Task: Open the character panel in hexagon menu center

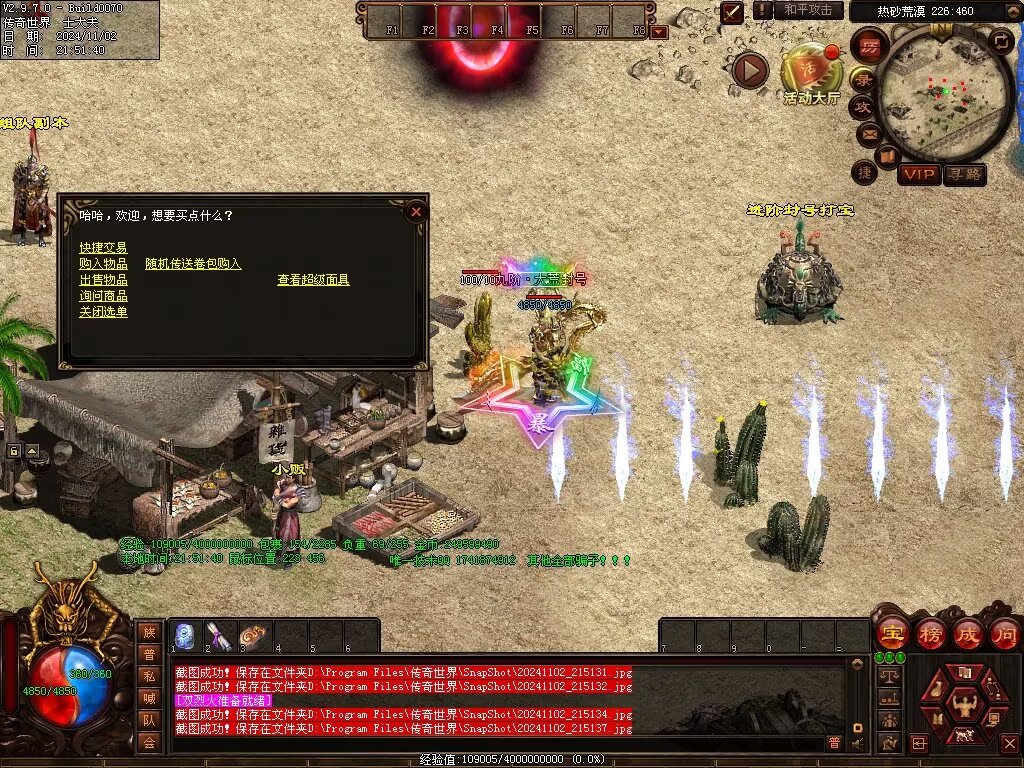Action: coord(965,703)
